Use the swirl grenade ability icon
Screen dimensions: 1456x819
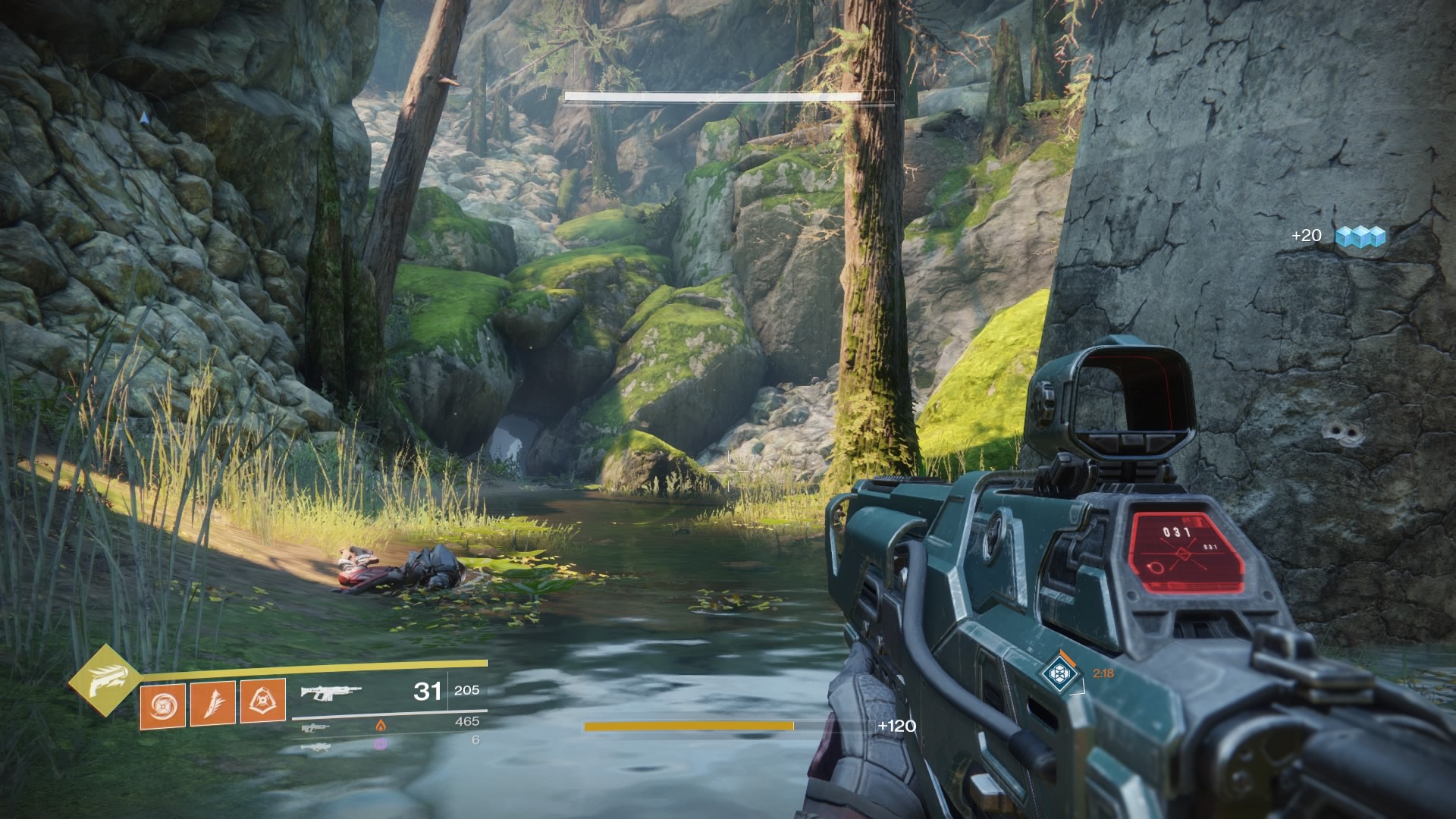click(162, 704)
